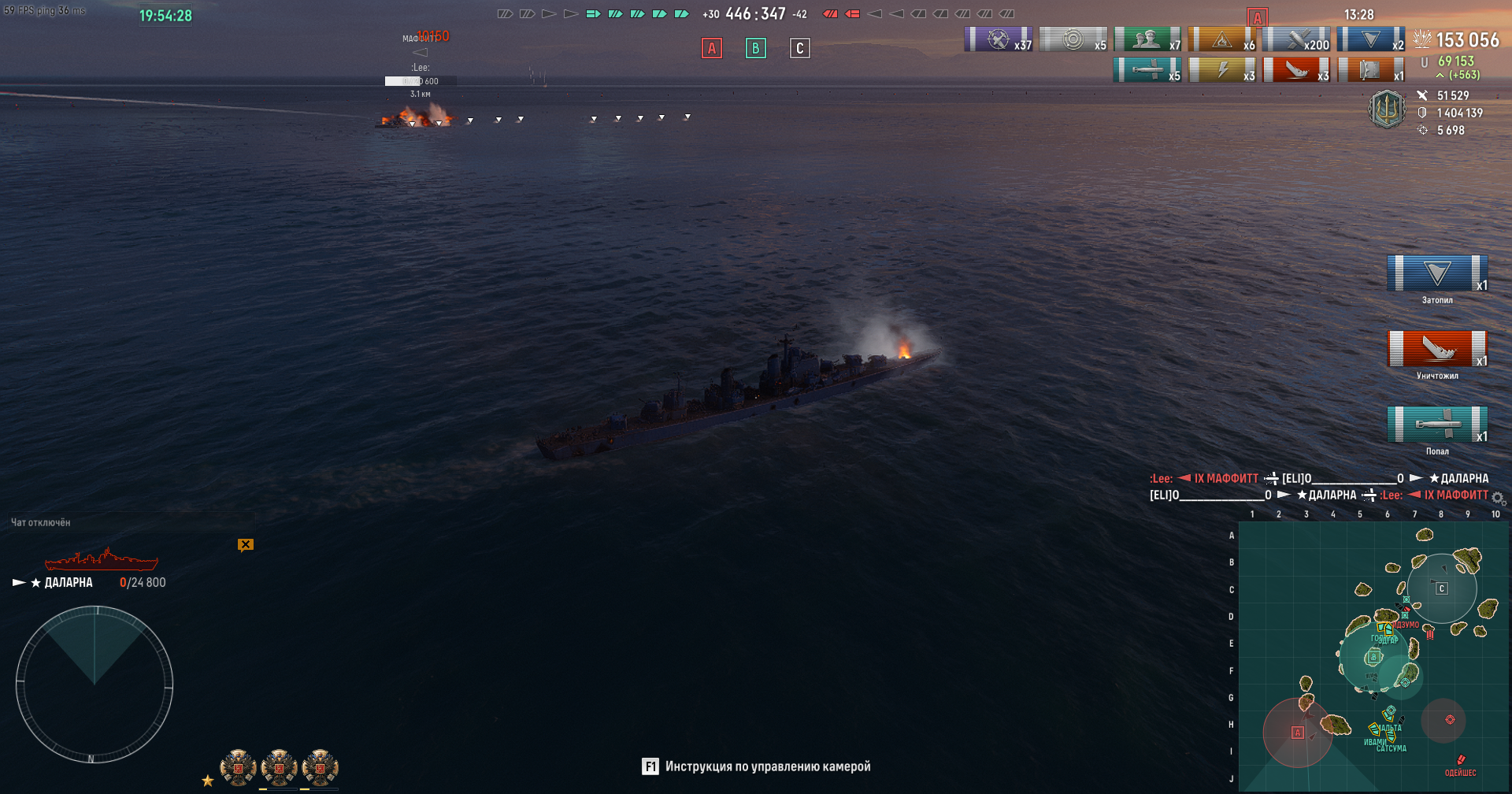Click the green officers ribbon x7
The image size is (1512, 794).
pos(1147,39)
